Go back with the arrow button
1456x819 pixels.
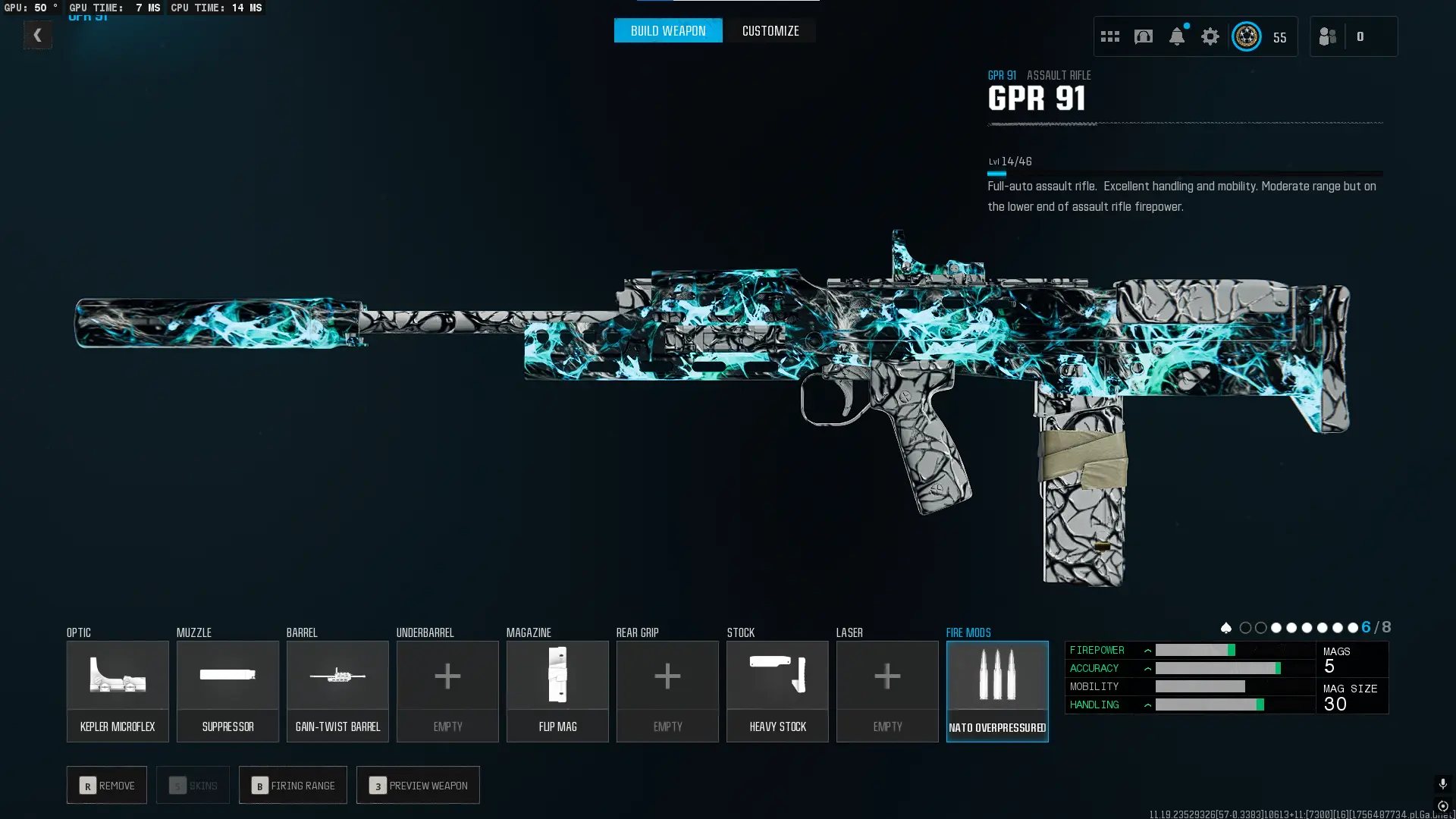point(37,35)
